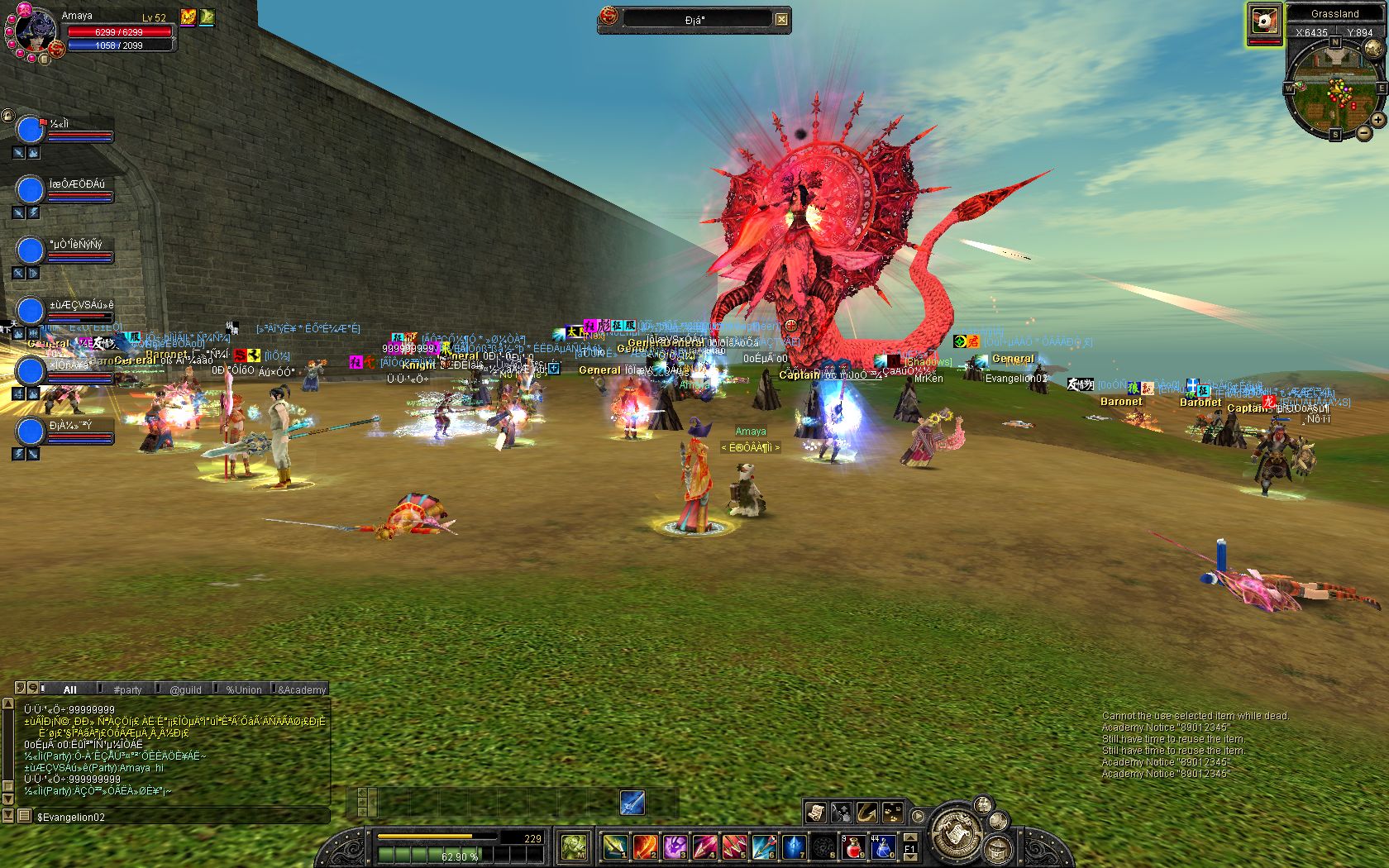1389x868 pixels.
Task: Zoom in the minimap with plus button
Action: [x=1378, y=120]
